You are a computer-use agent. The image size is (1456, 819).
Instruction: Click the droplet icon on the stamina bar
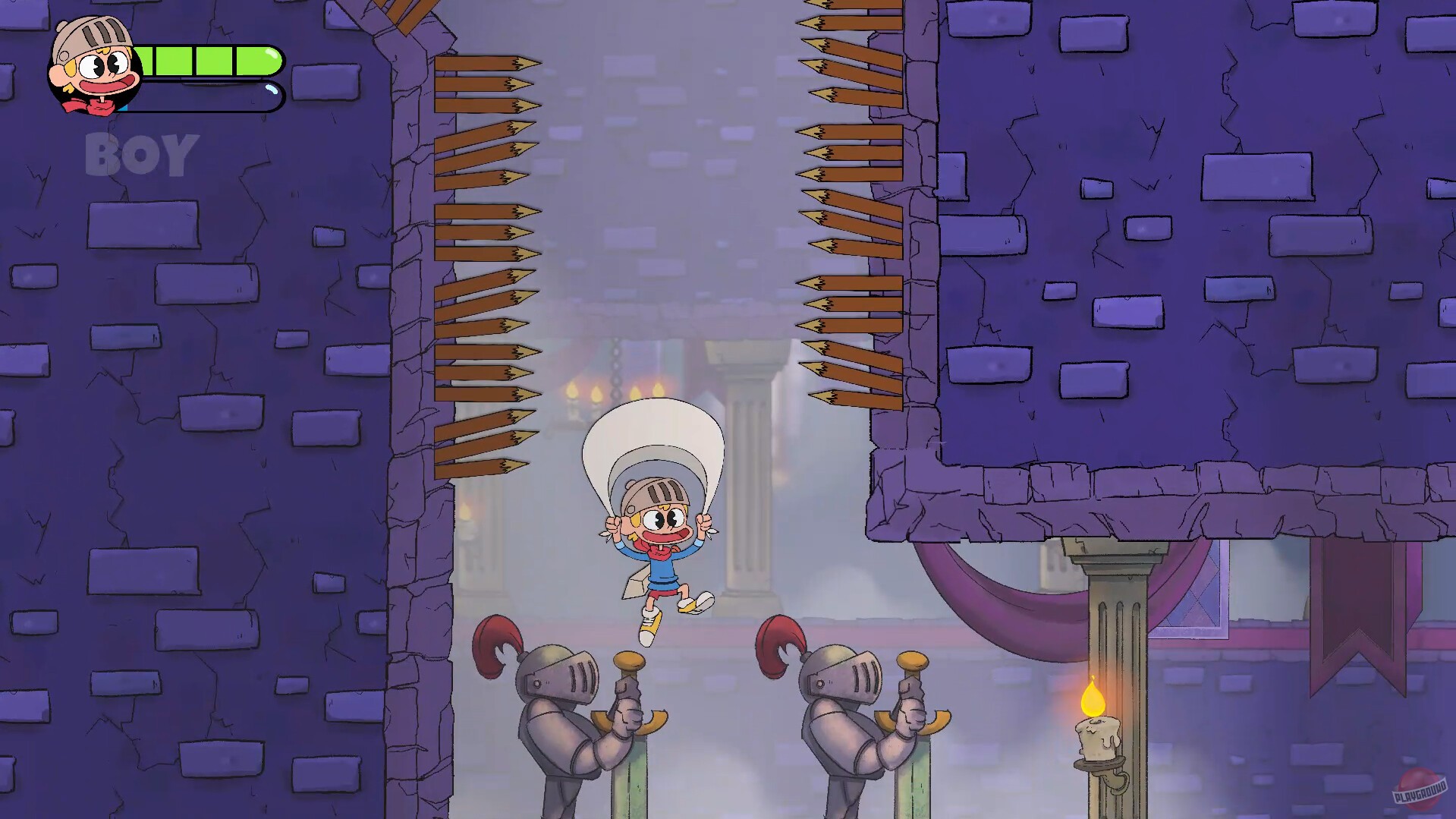point(272,91)
